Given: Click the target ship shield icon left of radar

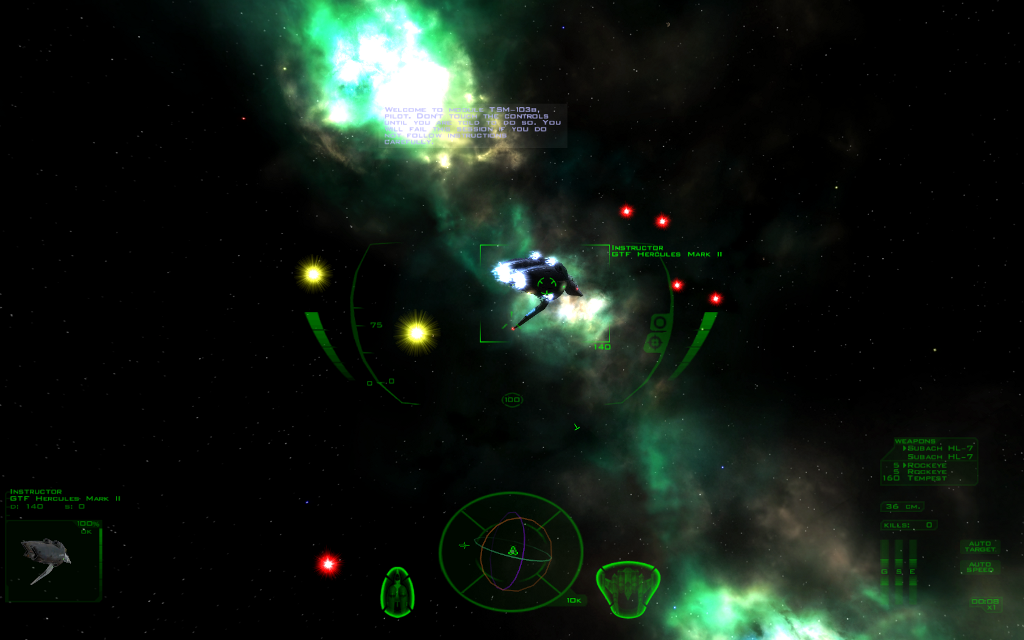Looking at the screenshot, I should tap(398, 590).
